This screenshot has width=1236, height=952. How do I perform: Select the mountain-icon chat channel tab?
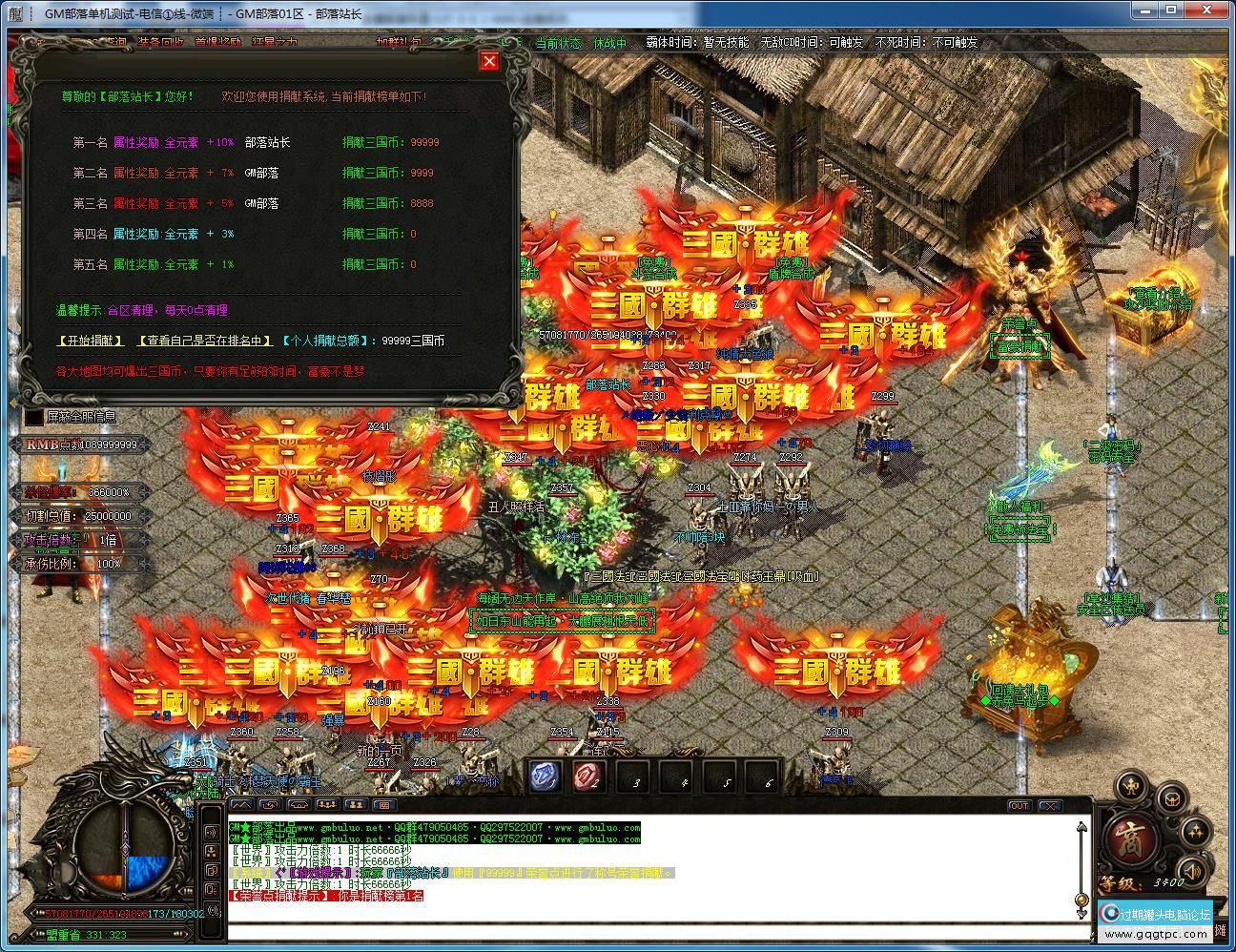click(x=240, y=806)
